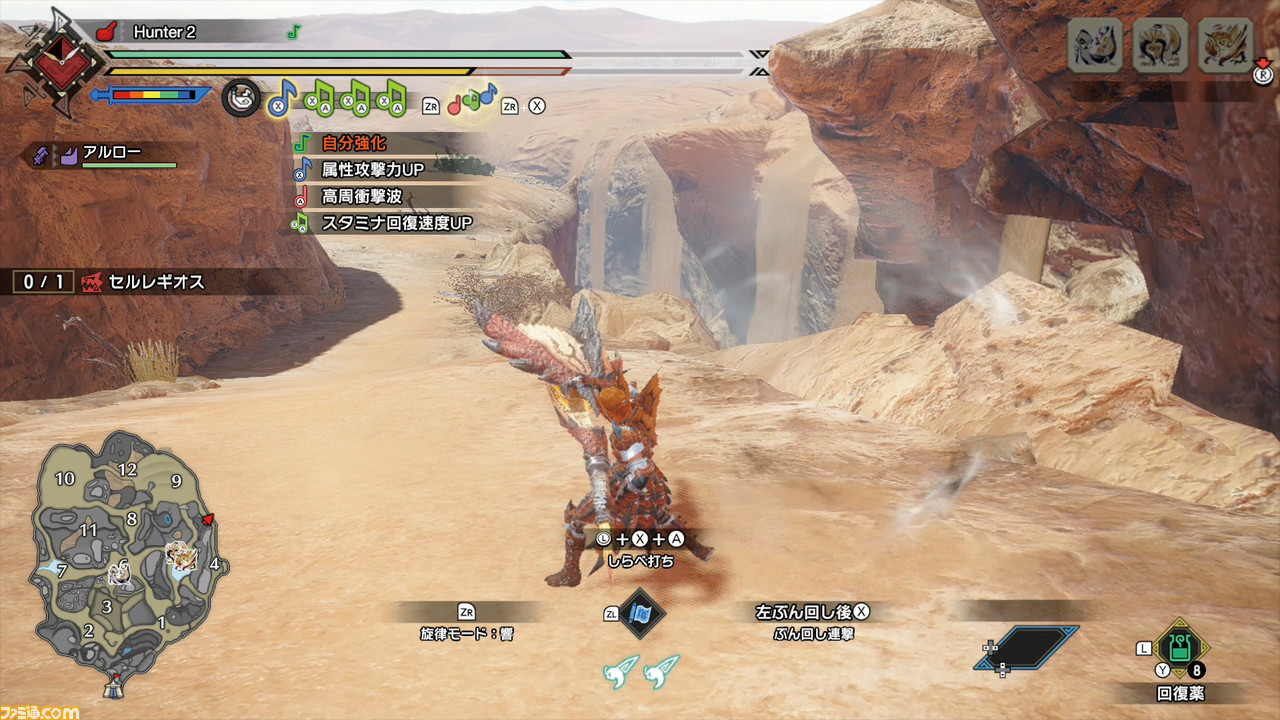
Task: Choose the スタミナ回復速度UP melody effect
Action: [395, 223]
